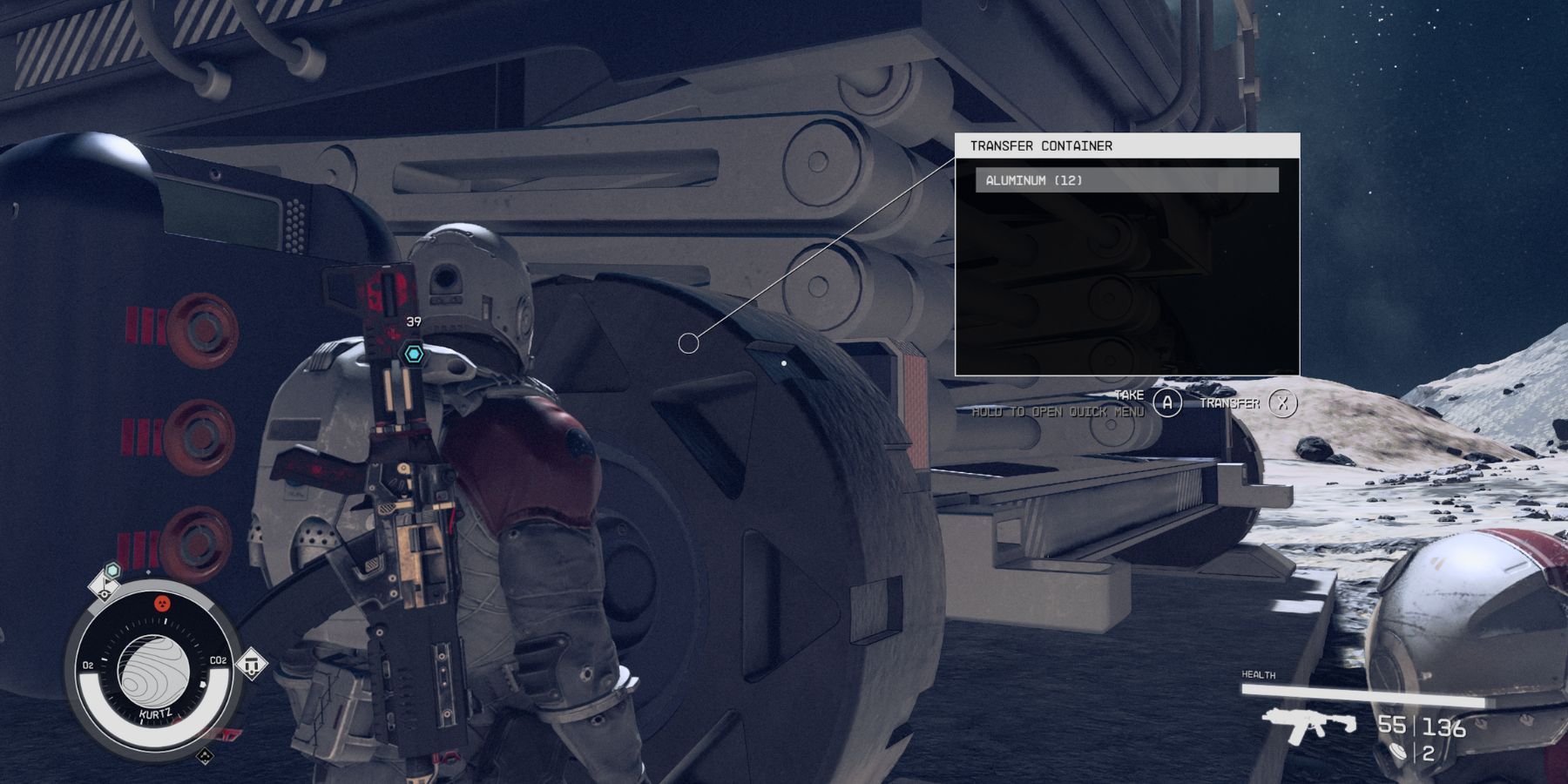
Task: Select the gamepad marker below the compass
Action: (205, 756)
